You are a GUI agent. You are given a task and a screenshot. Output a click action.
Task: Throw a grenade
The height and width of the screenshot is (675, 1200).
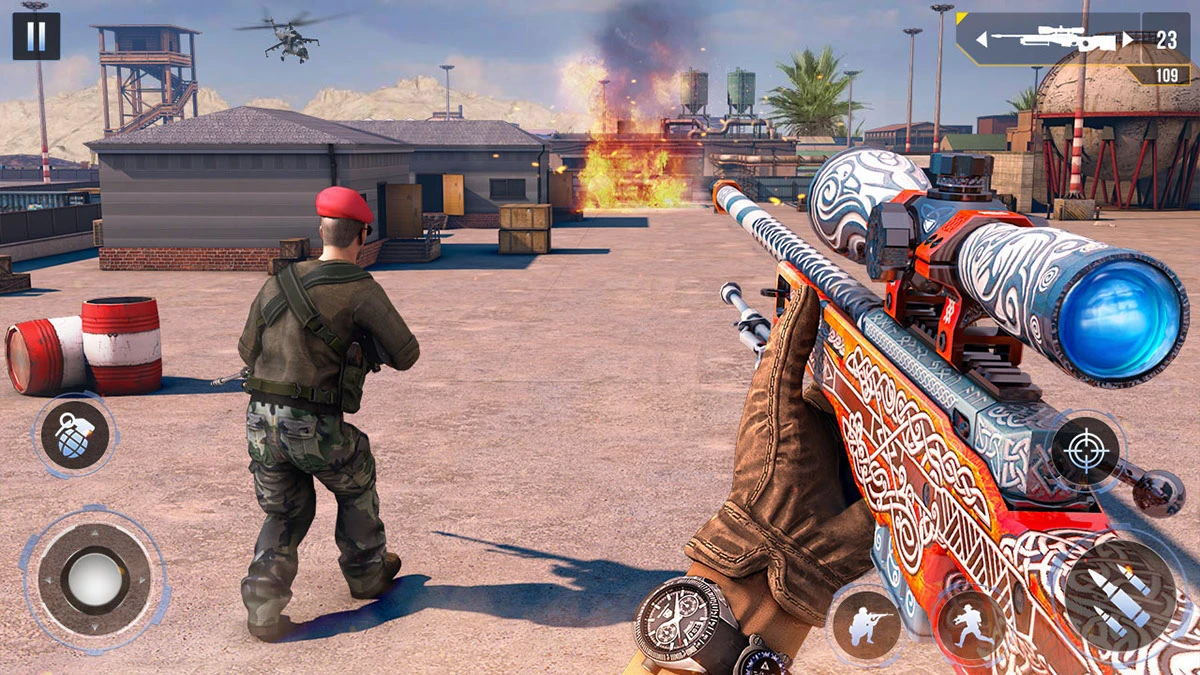coord(75,435)
